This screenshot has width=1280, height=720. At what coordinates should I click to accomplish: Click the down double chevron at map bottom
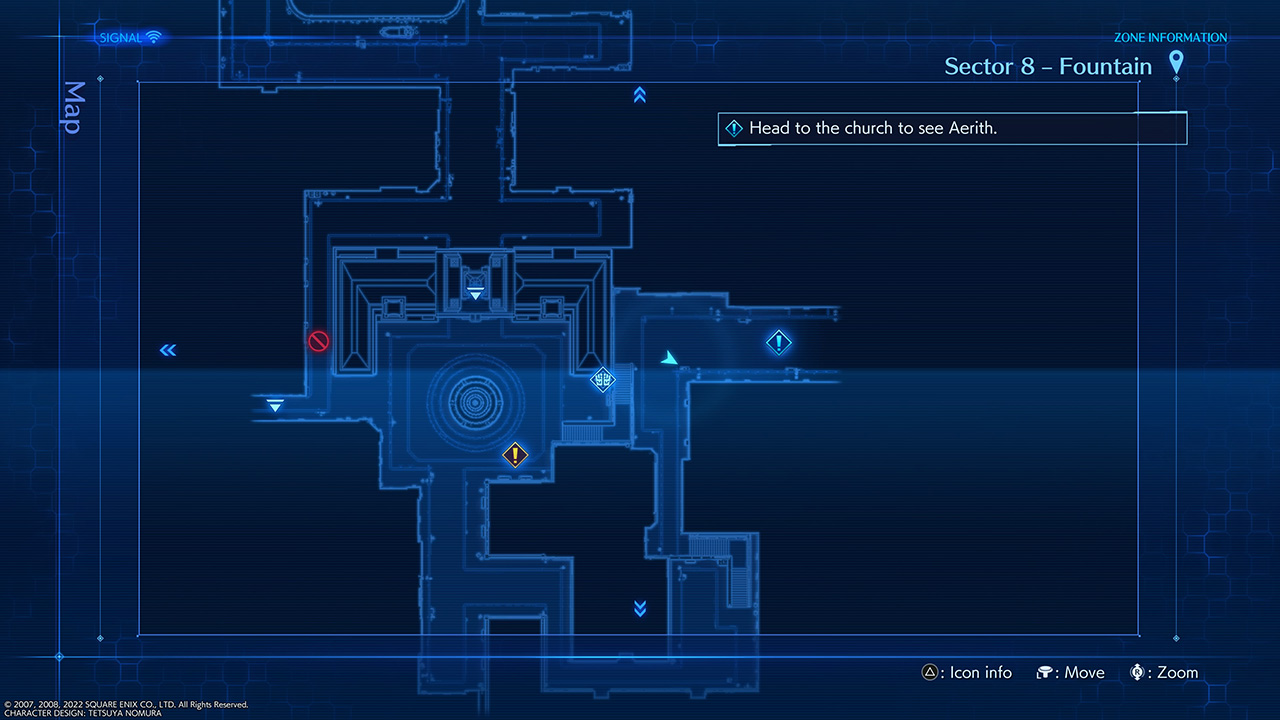[639, 607]
